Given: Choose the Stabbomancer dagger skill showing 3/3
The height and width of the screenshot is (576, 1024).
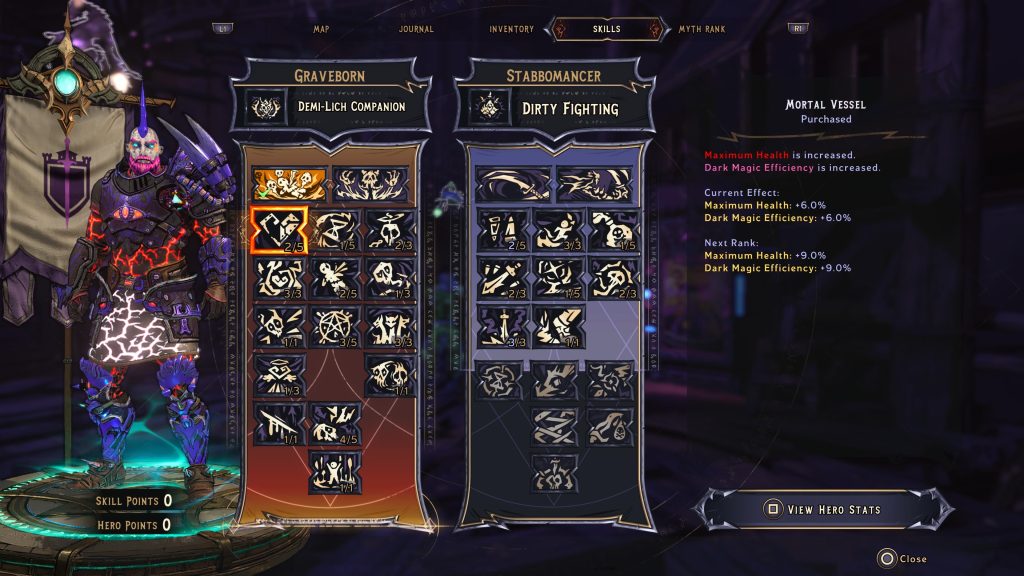Looking at the screenshot, I should coord(501,326).
